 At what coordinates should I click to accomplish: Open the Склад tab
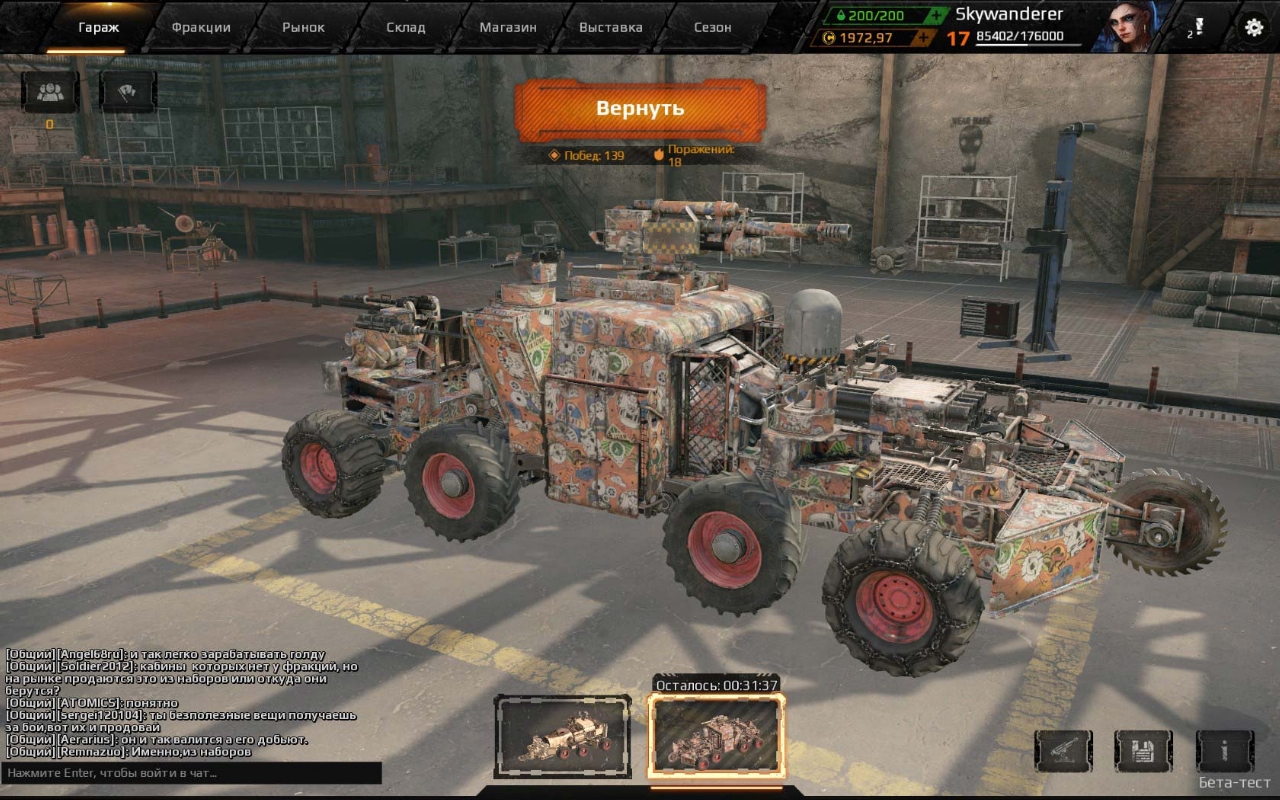pos(406,27)
